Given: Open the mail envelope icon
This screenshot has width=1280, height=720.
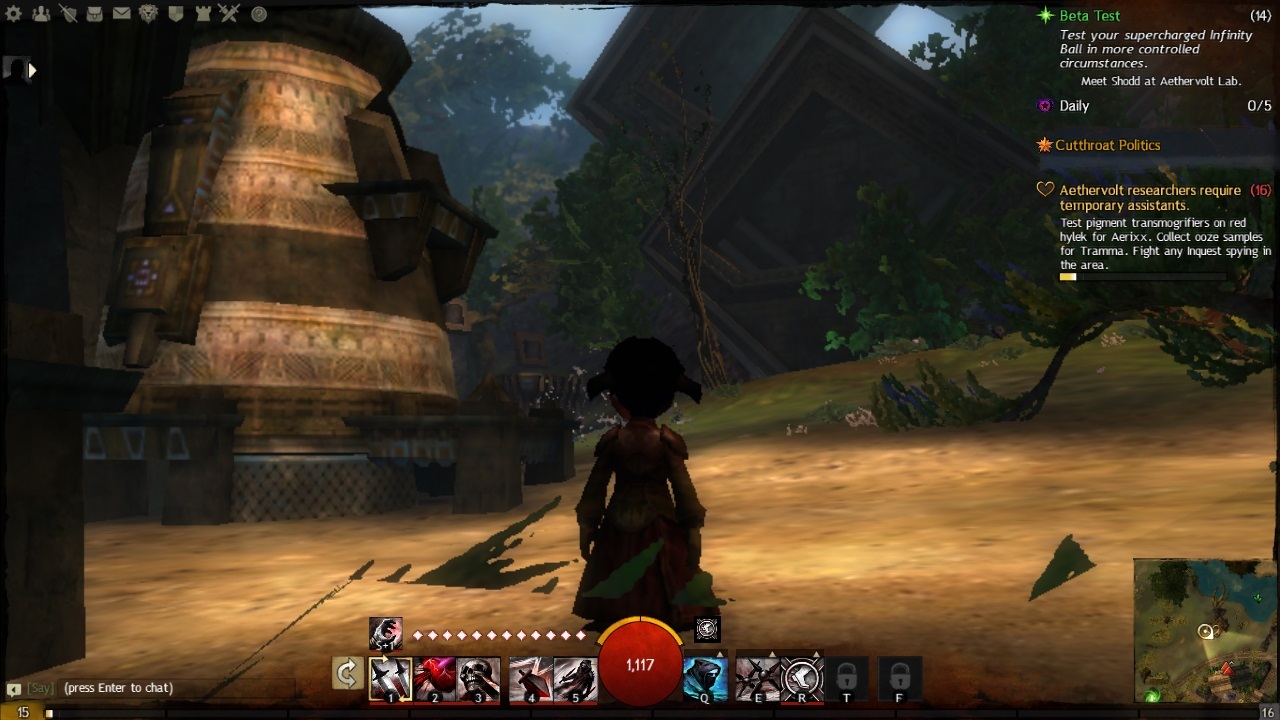Looking at the screenshot, I should coord(121,14).
